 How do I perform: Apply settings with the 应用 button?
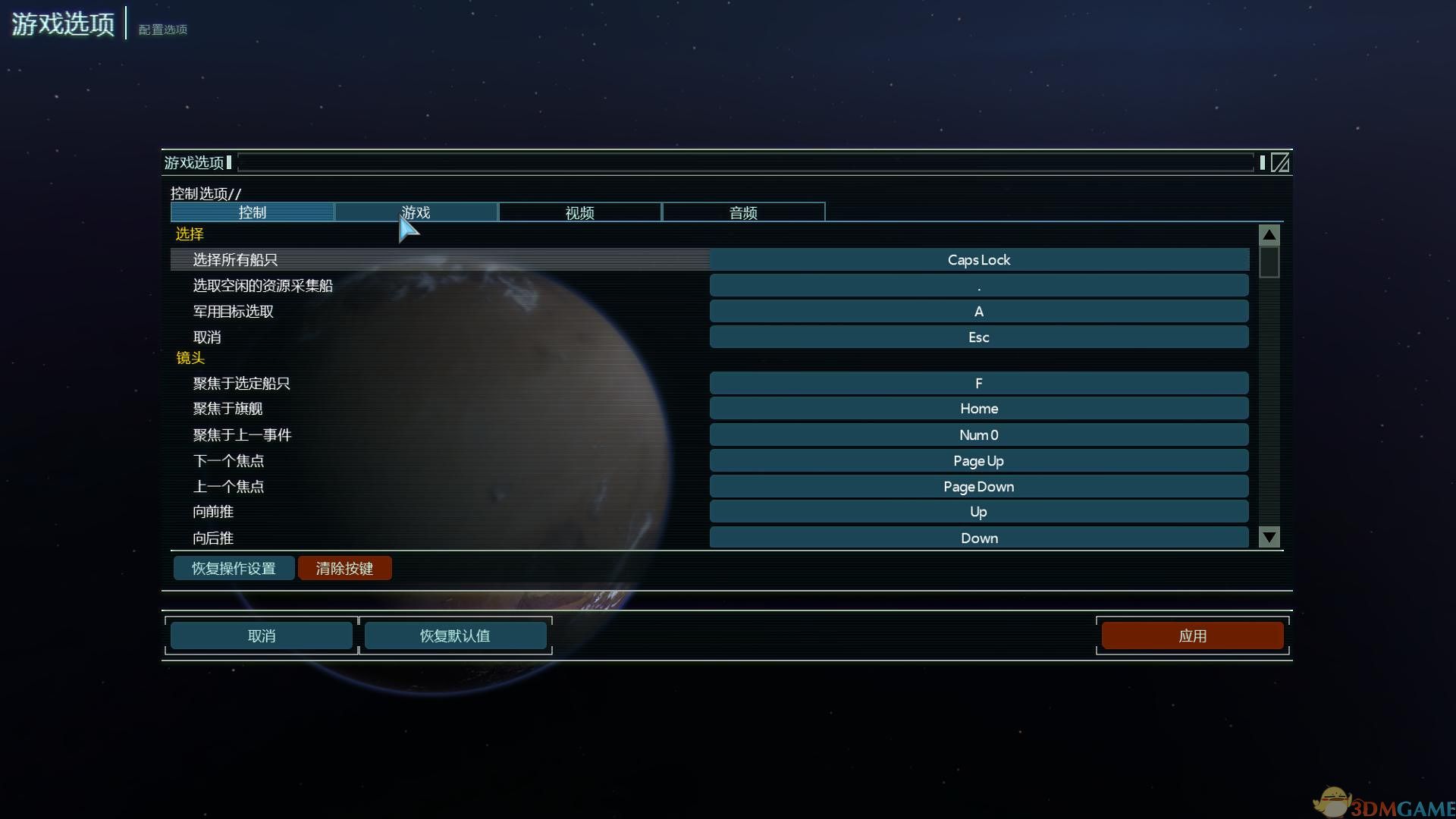[x=1192, y=635]
